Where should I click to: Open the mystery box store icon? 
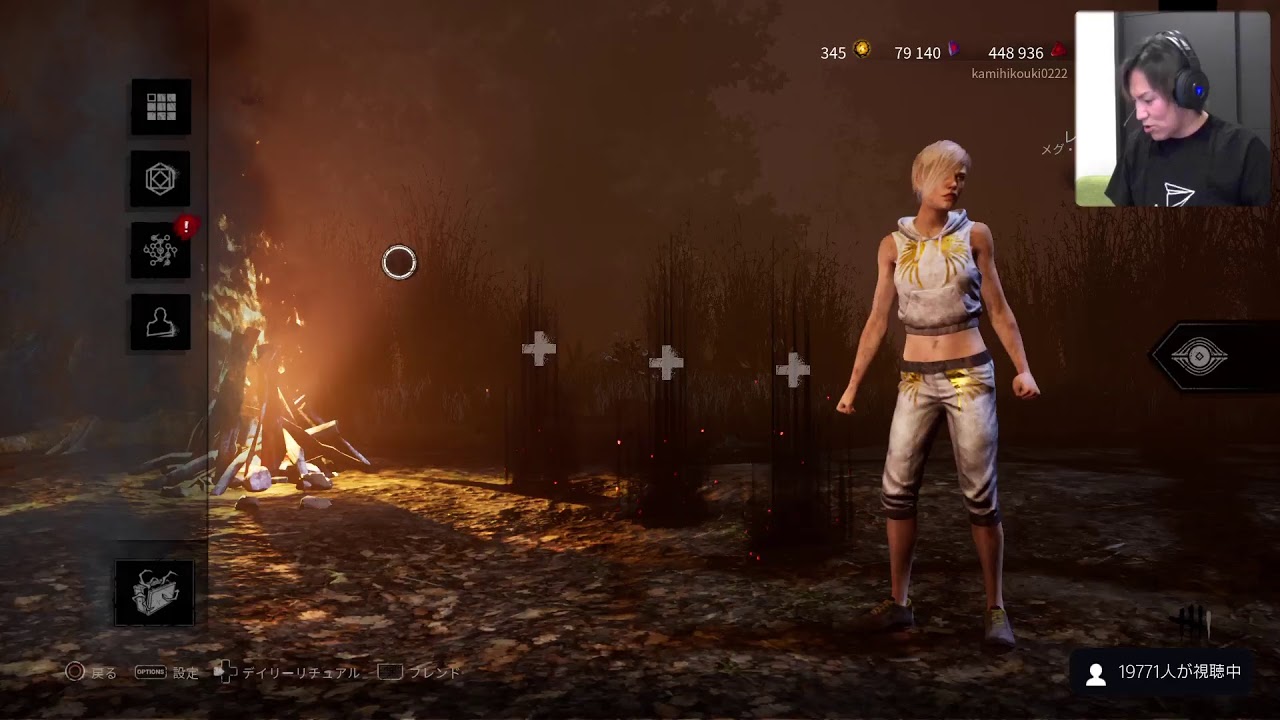pos(155,593)
